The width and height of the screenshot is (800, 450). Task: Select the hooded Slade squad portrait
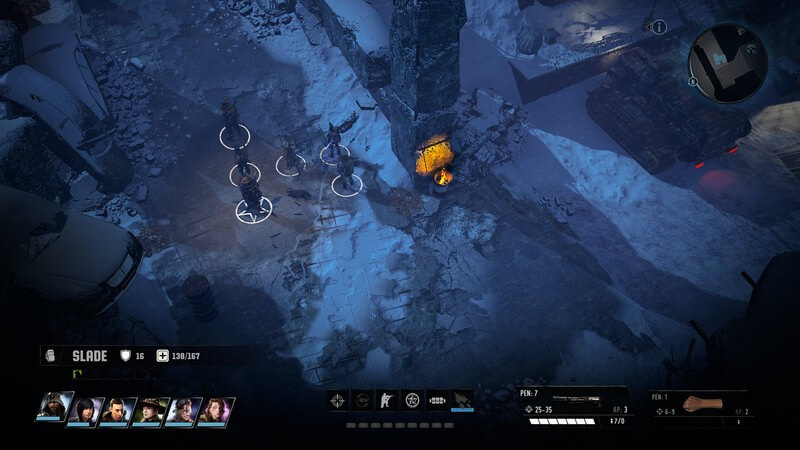coord(53,408)
